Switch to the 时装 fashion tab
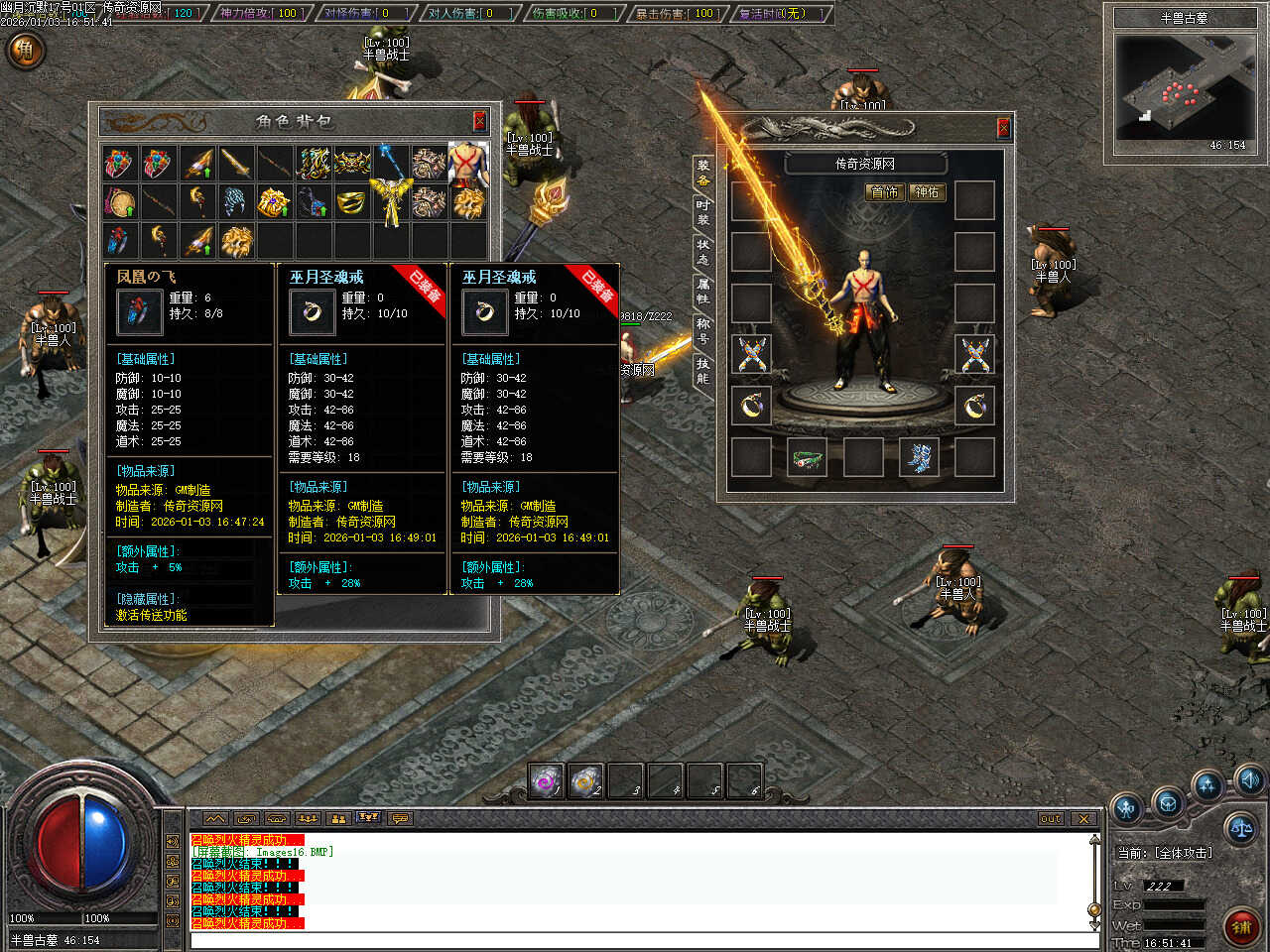1270x952 pixels. 702,211
